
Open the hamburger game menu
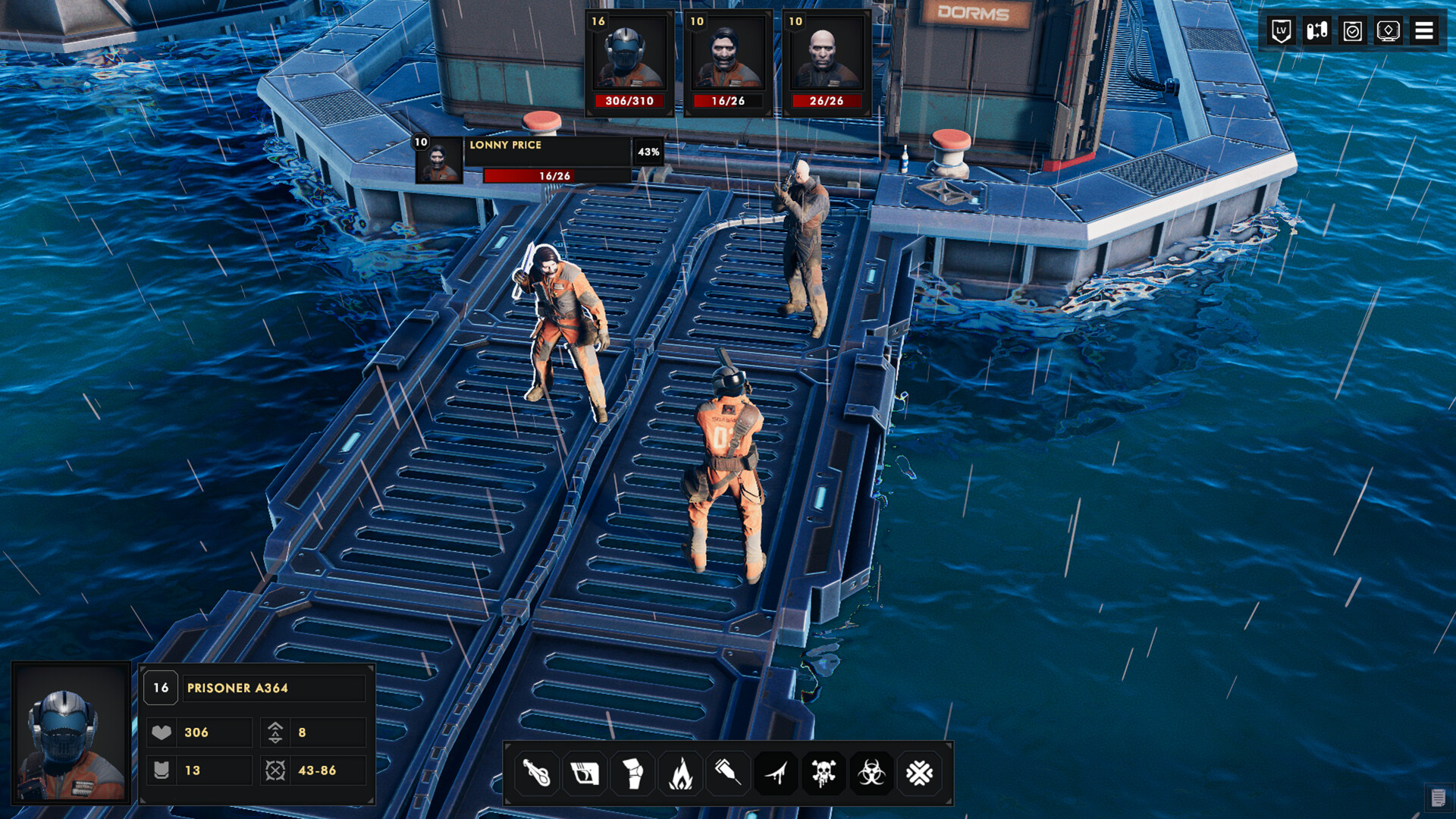[x=1424, y=31]
